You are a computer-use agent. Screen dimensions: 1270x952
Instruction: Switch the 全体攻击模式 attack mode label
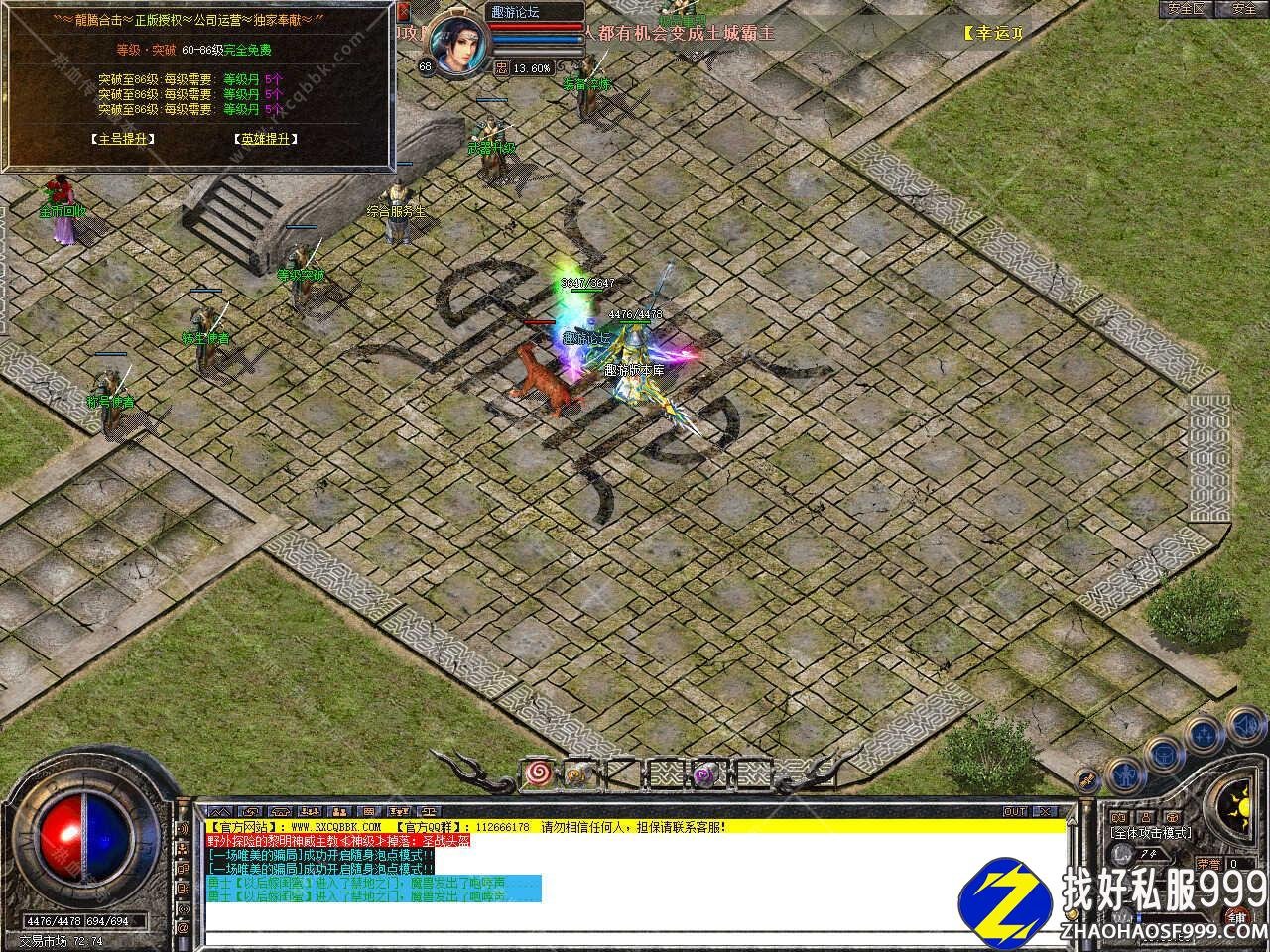point(1152,833)
